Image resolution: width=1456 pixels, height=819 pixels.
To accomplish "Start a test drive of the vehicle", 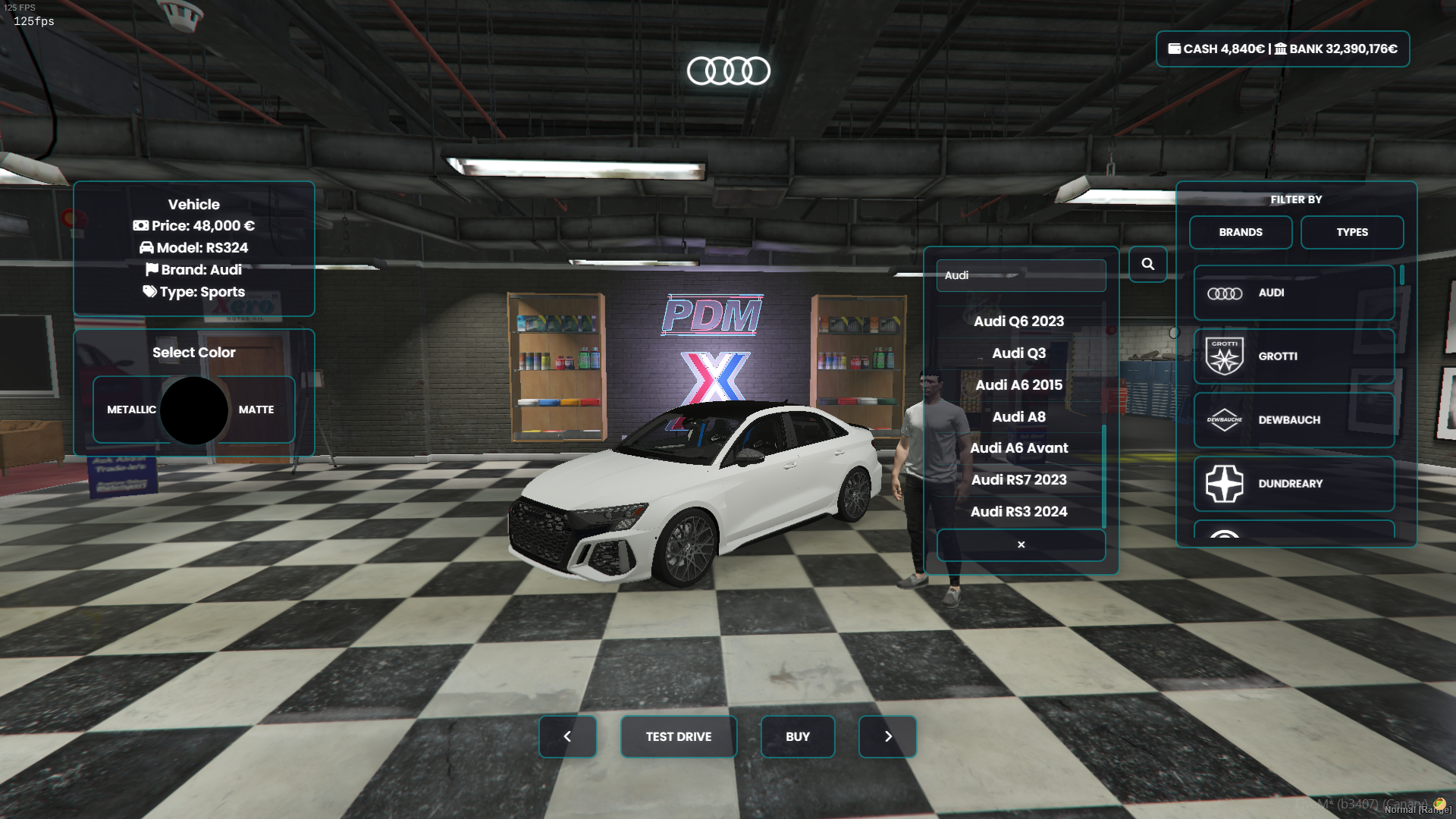I will [678, 736].
